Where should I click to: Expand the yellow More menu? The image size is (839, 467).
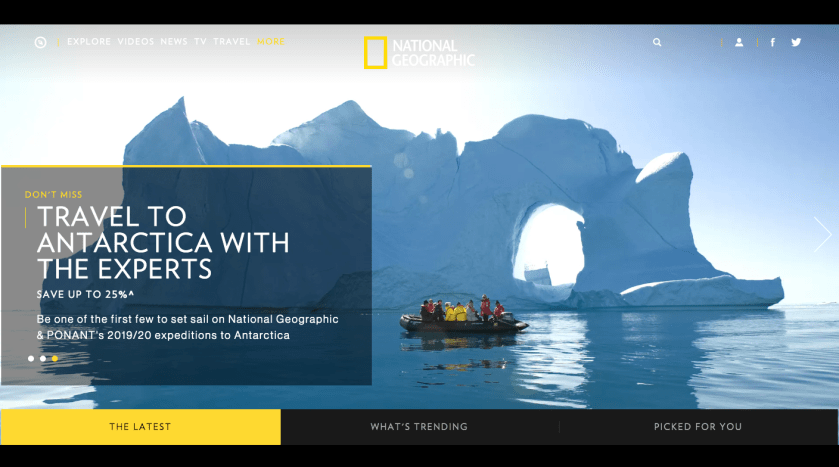[271, 42]
